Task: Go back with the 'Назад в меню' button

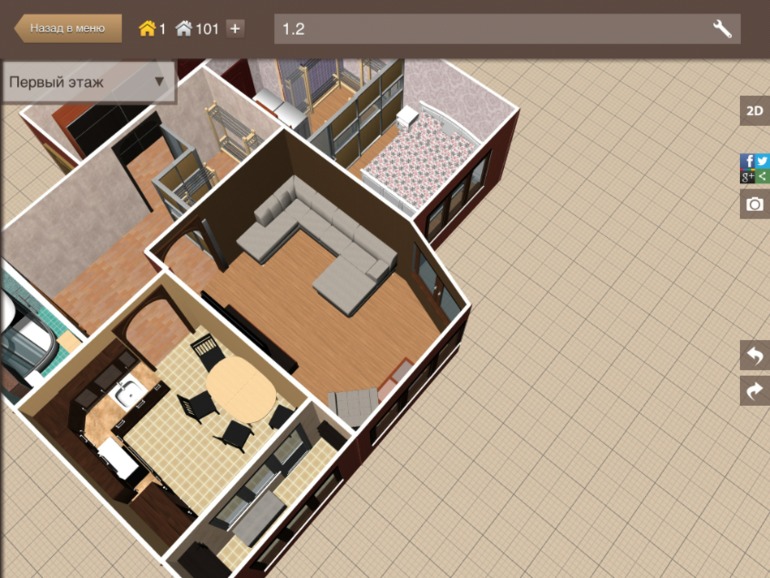Action: [x=68, y=28]
